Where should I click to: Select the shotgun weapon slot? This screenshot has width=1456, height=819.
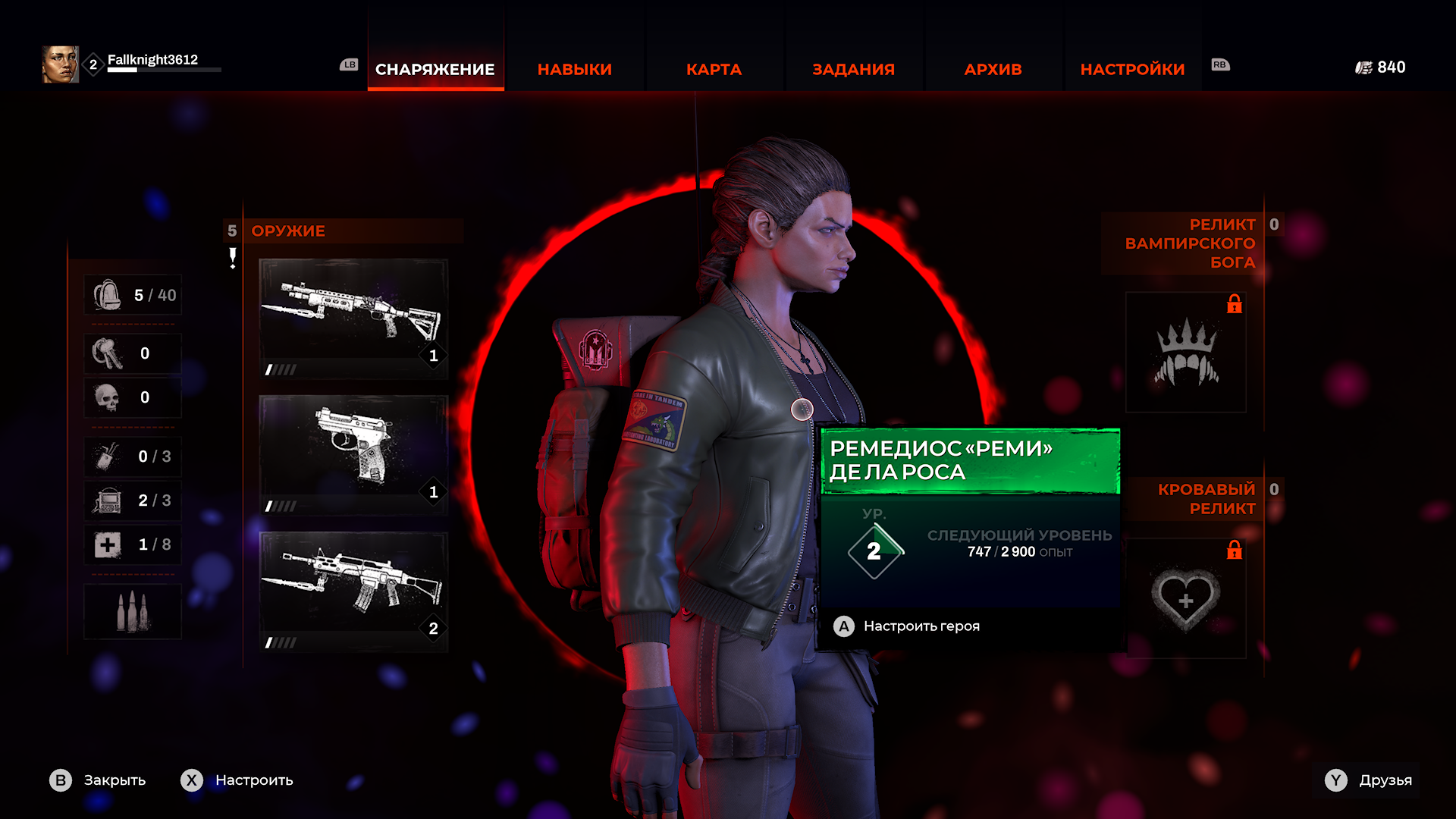pos(353,318)
